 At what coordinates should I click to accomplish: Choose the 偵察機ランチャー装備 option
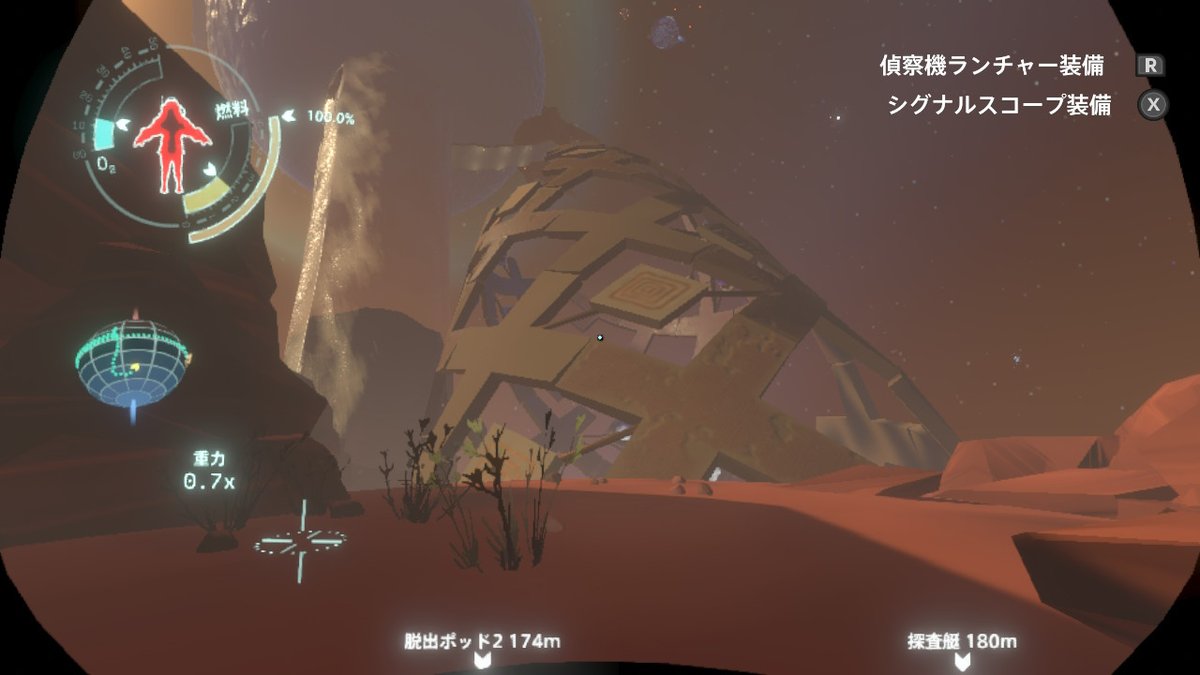point(992,67)
